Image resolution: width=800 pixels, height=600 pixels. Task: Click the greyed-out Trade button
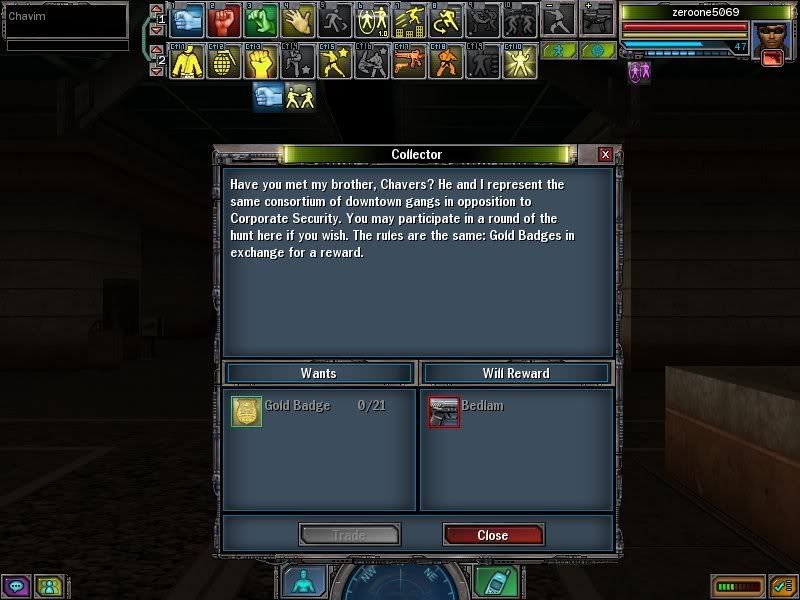pyautogui.click(x=349, y=535)
